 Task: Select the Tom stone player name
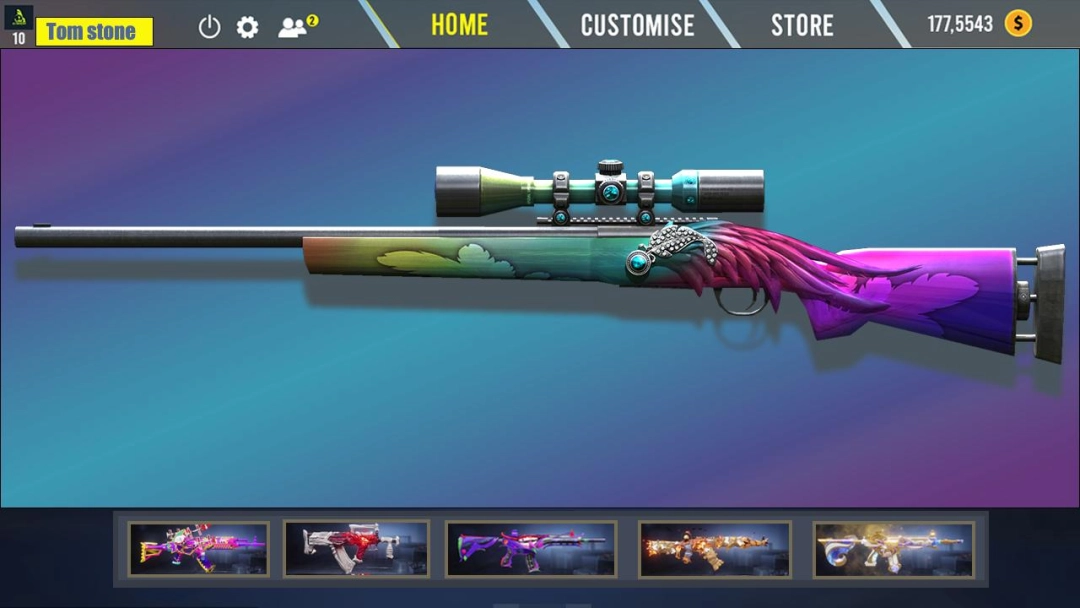tap(94, 31)
